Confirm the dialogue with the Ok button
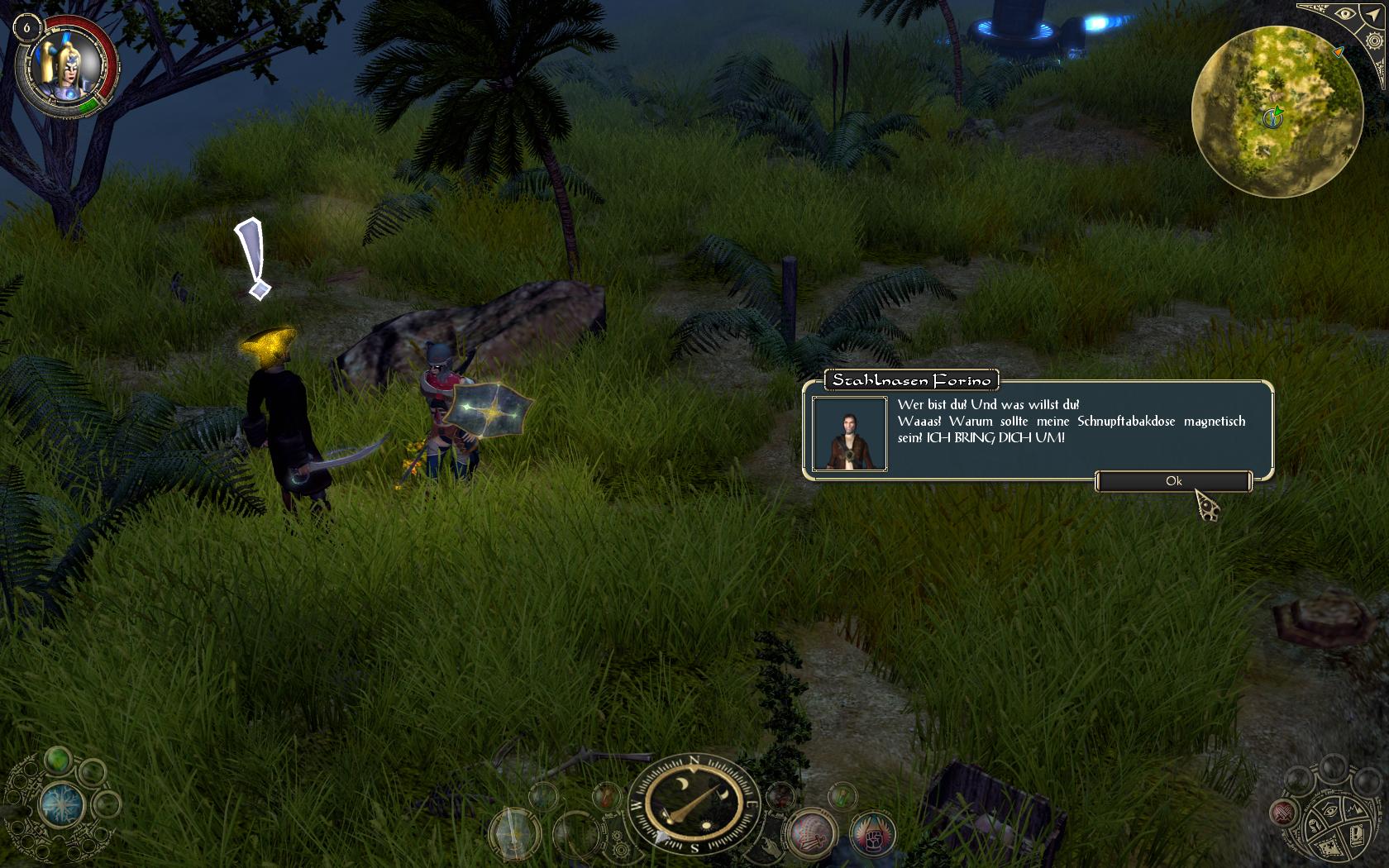Viewport: 1389px width, 868px height. tap(1173, 481)
